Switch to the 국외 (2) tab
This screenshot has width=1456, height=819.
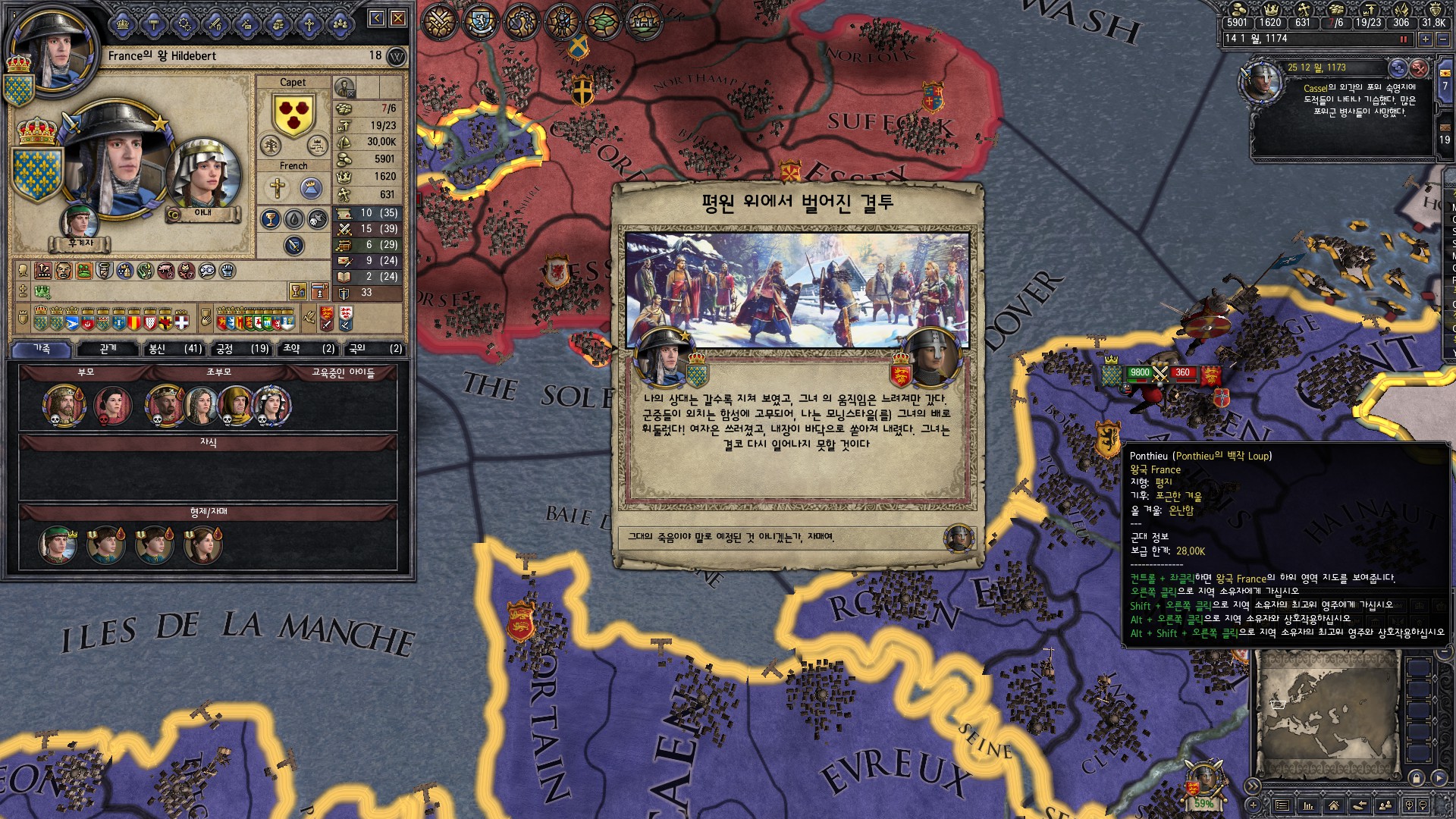click(x=375, y=349)
